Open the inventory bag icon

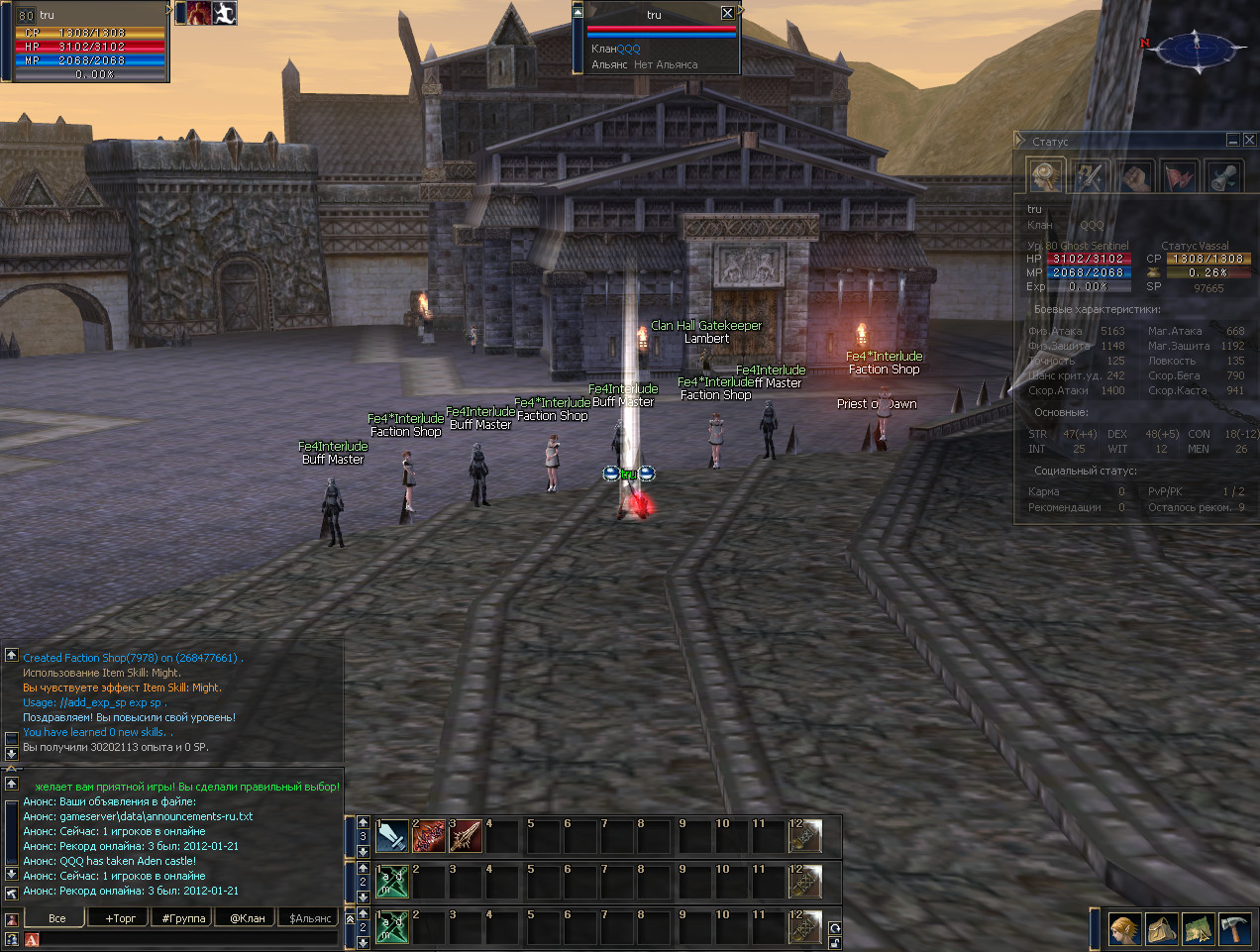(1161, 930)
